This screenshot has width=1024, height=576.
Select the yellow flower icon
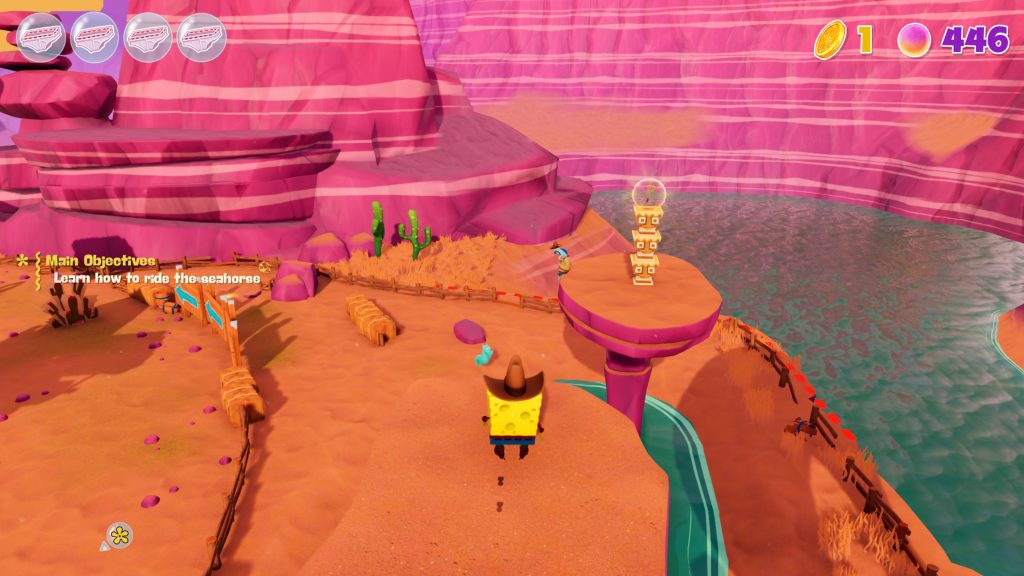tap(120, 536)
